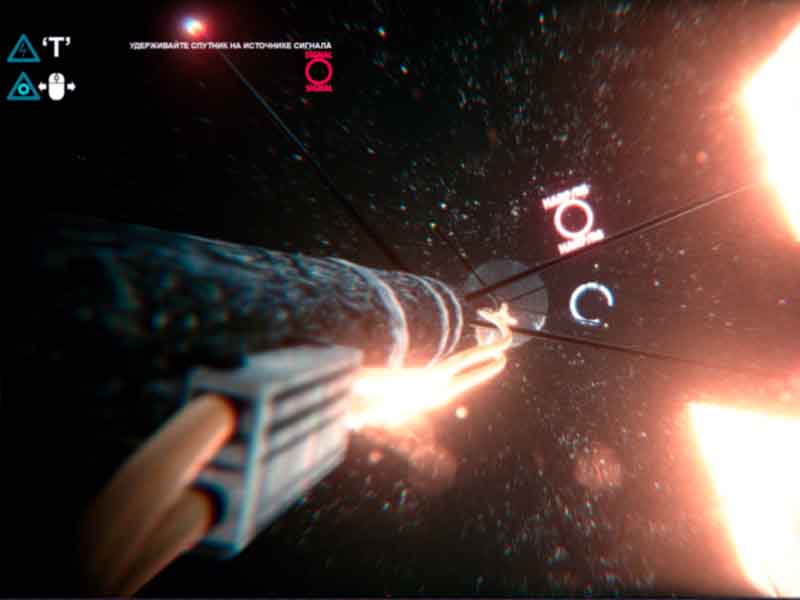Click the red SIGNAL ring indicator

pyautogui.click(x=318, y=71)
